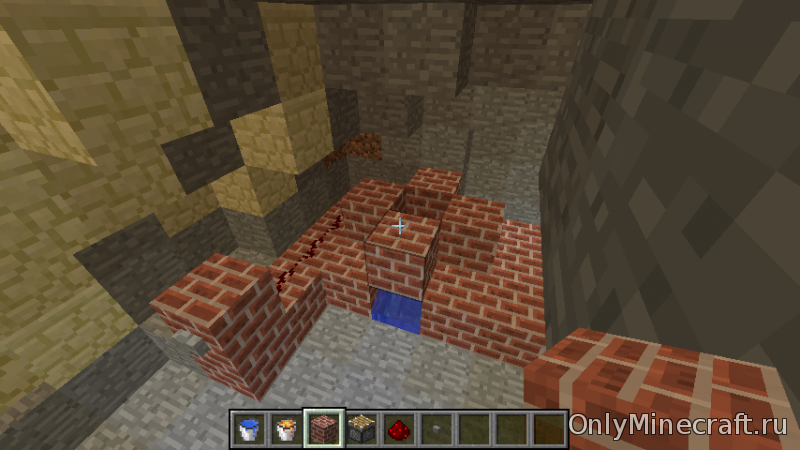Select the small stone button hotbar slot
The image size is (800, 450).
(435, 428)
